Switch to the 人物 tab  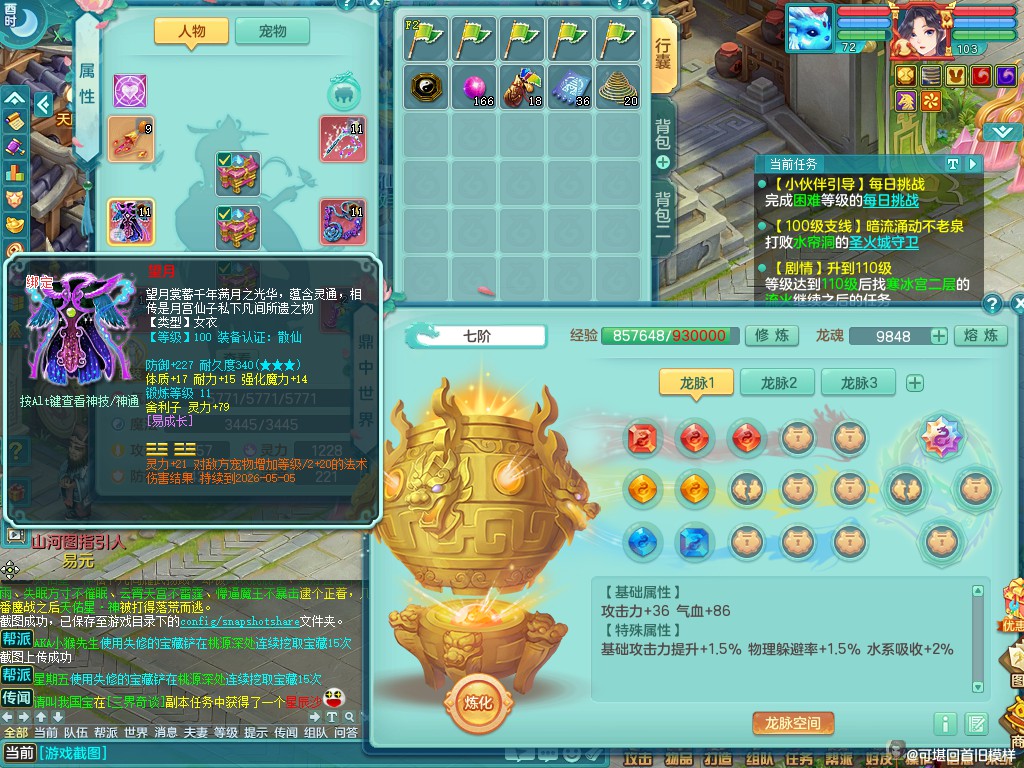[191, 31]
